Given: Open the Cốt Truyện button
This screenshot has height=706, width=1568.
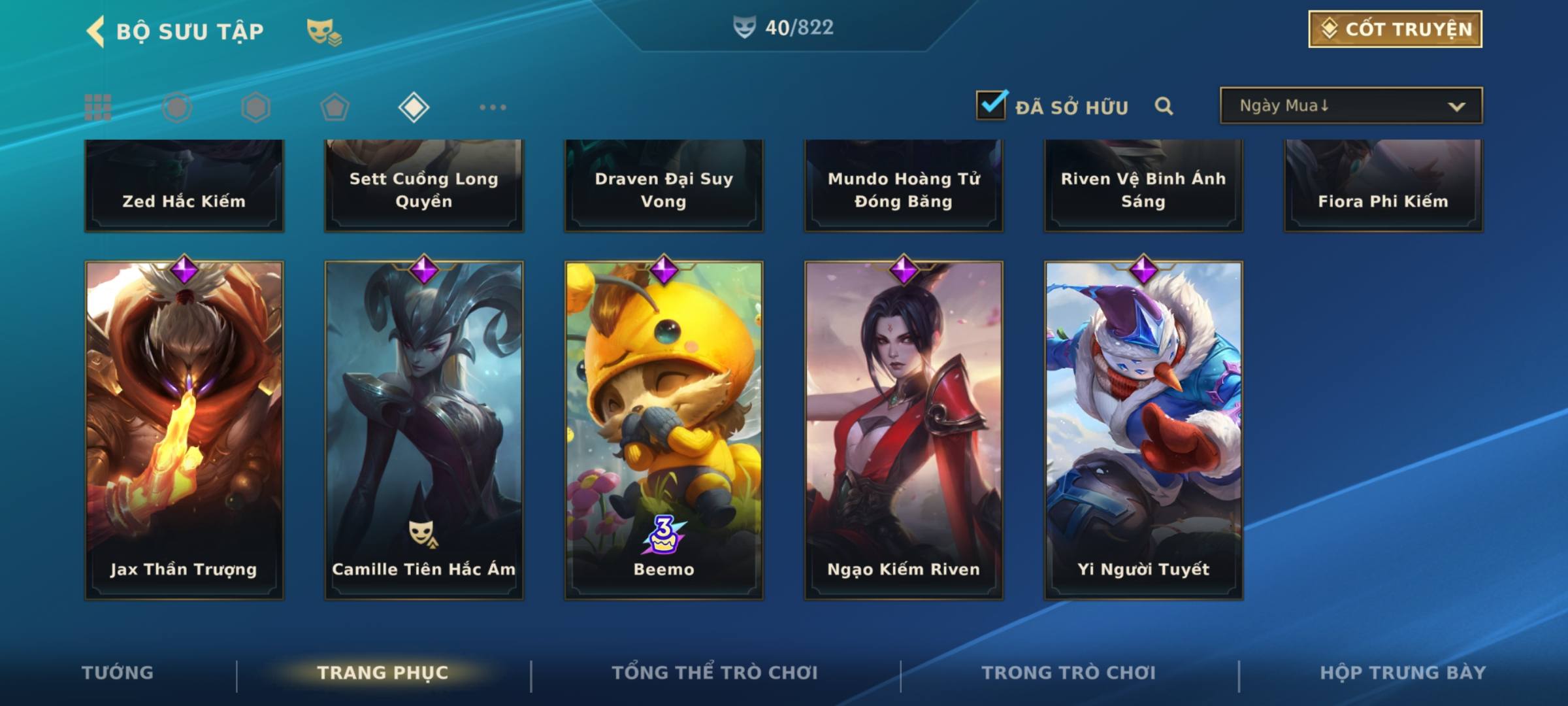Looking at the screenshot, I should point(1395,29).
